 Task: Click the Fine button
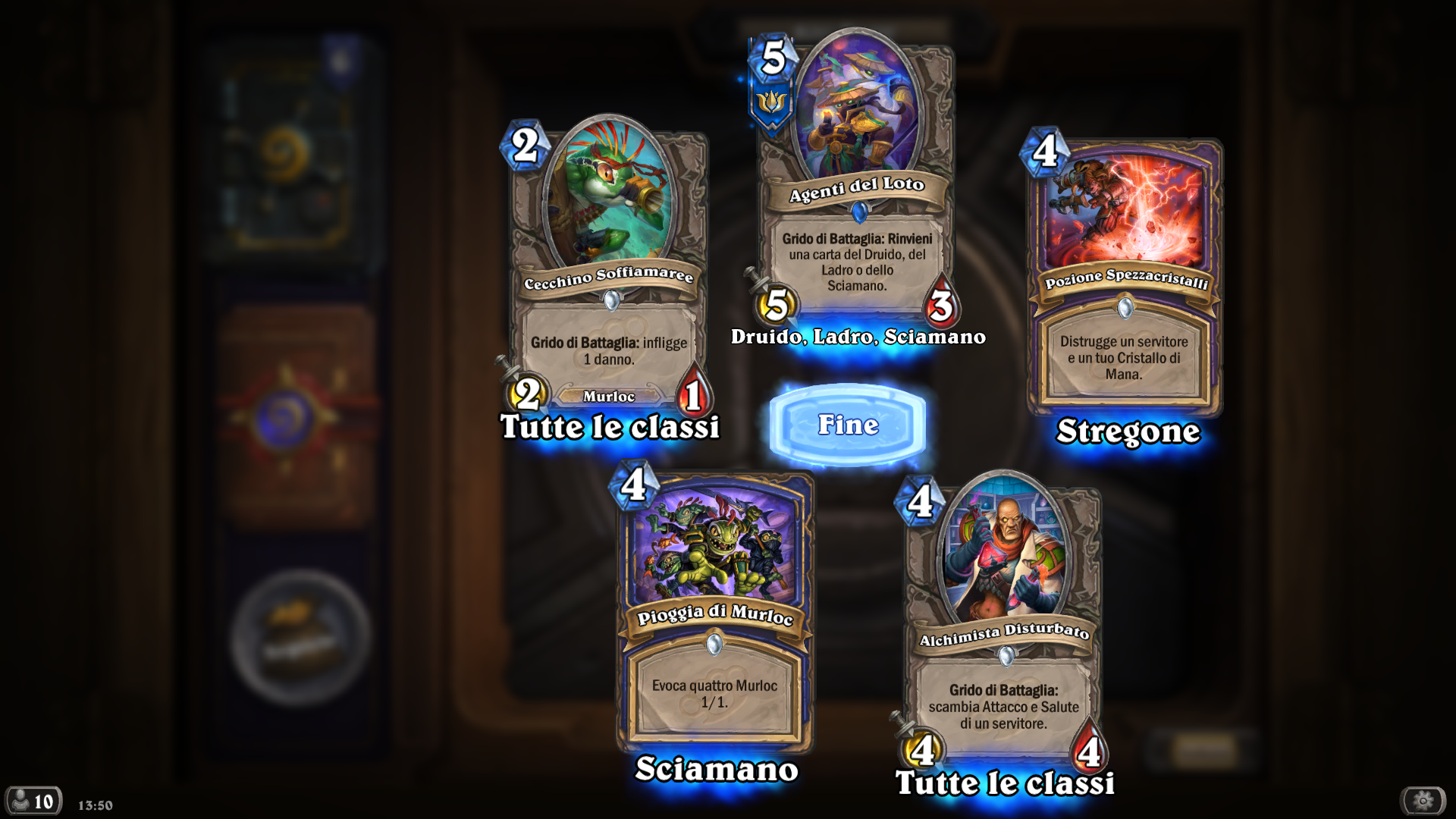(848, 425)
